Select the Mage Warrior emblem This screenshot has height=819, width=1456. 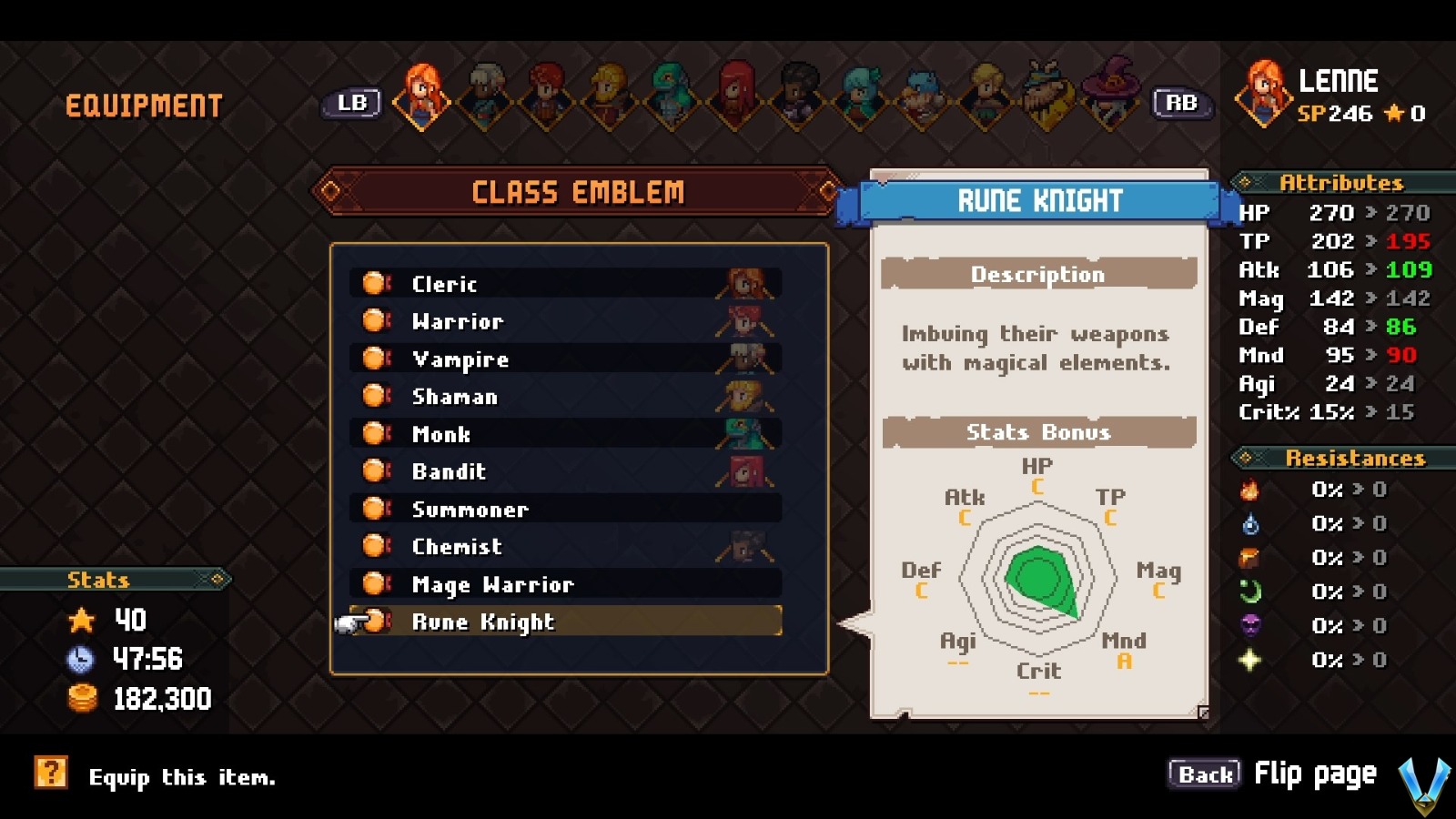pyautogui.click(x=564, y=584)
